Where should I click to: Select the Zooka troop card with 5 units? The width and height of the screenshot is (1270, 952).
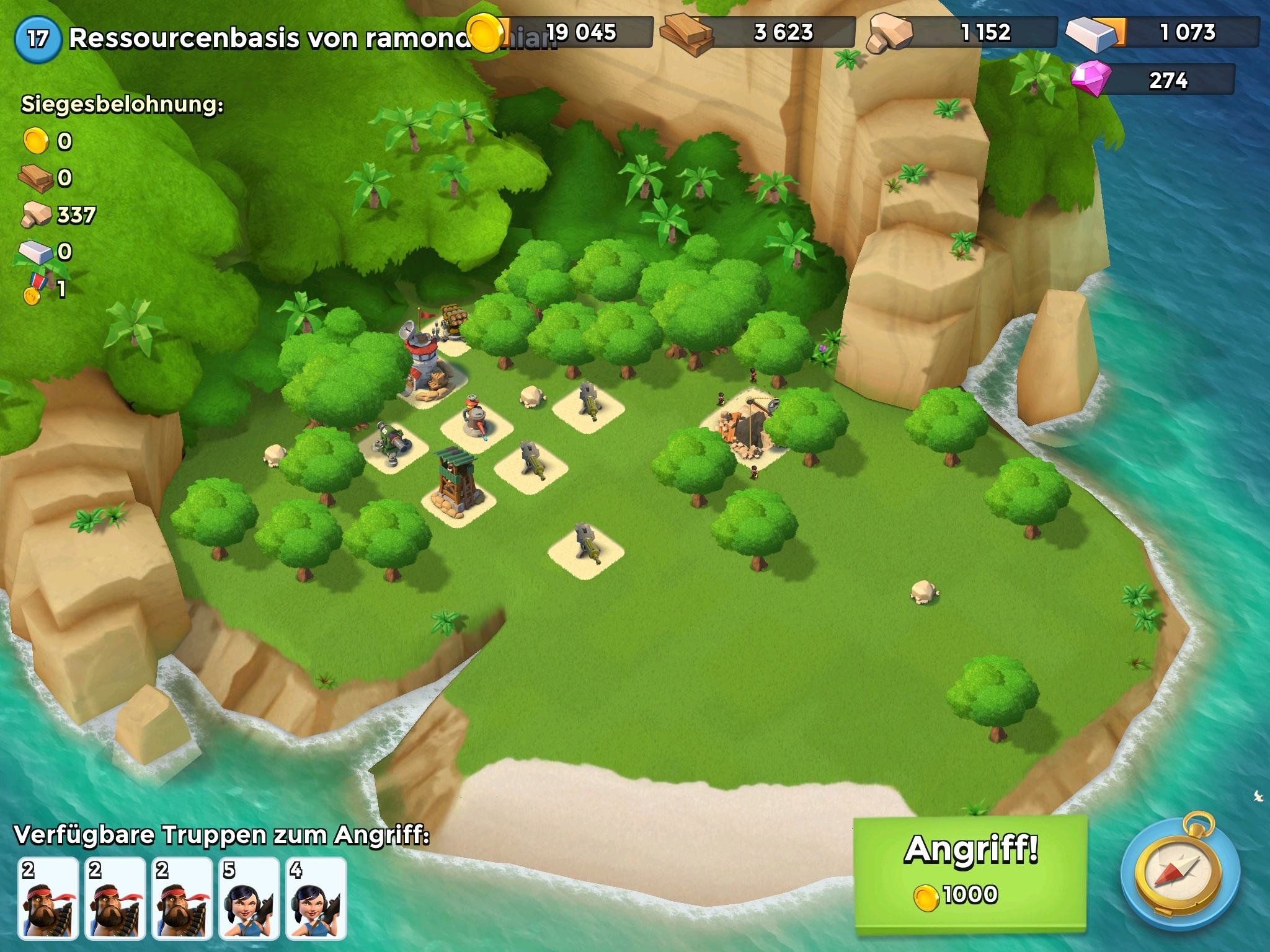click(x=249, y=898)
